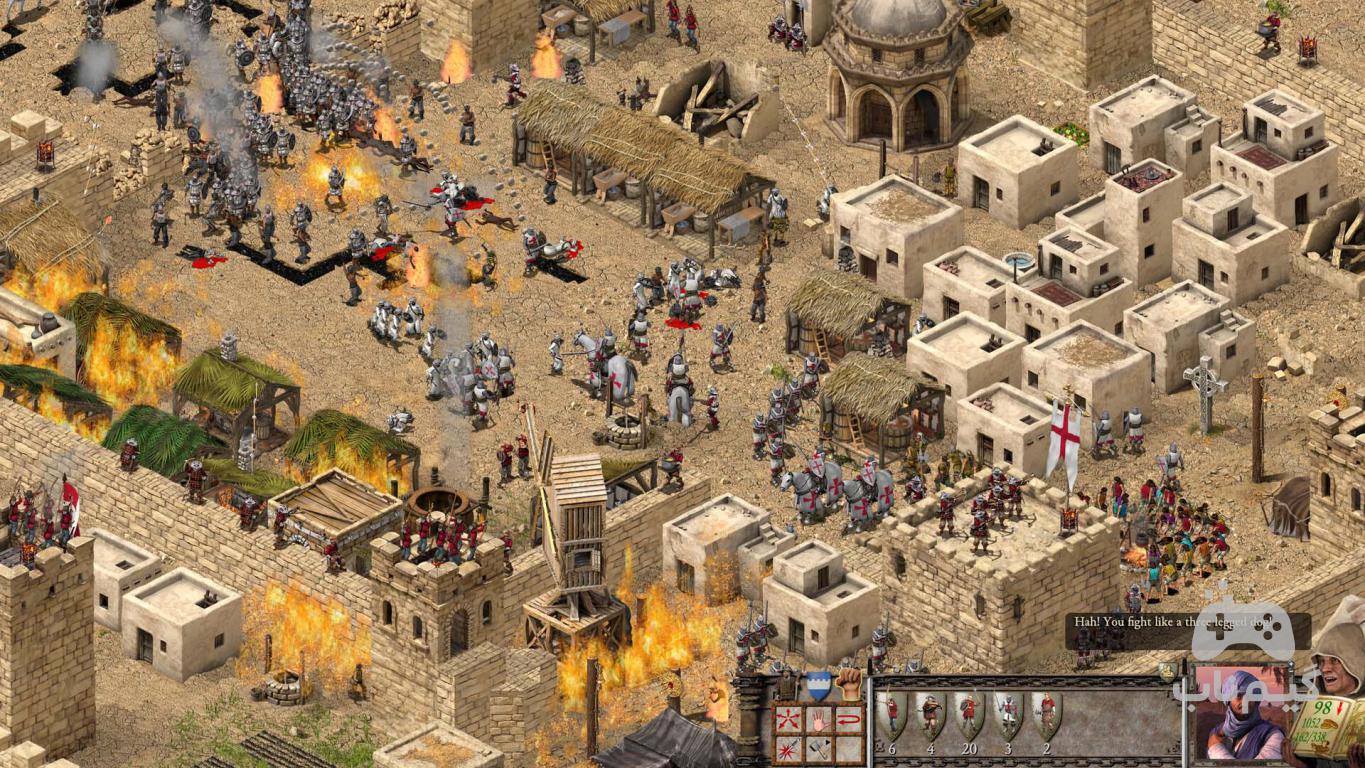The width and height of the screenshot is (1365, 768).
Task: Click the red arrows disband command button
Action: coord(789,719)
